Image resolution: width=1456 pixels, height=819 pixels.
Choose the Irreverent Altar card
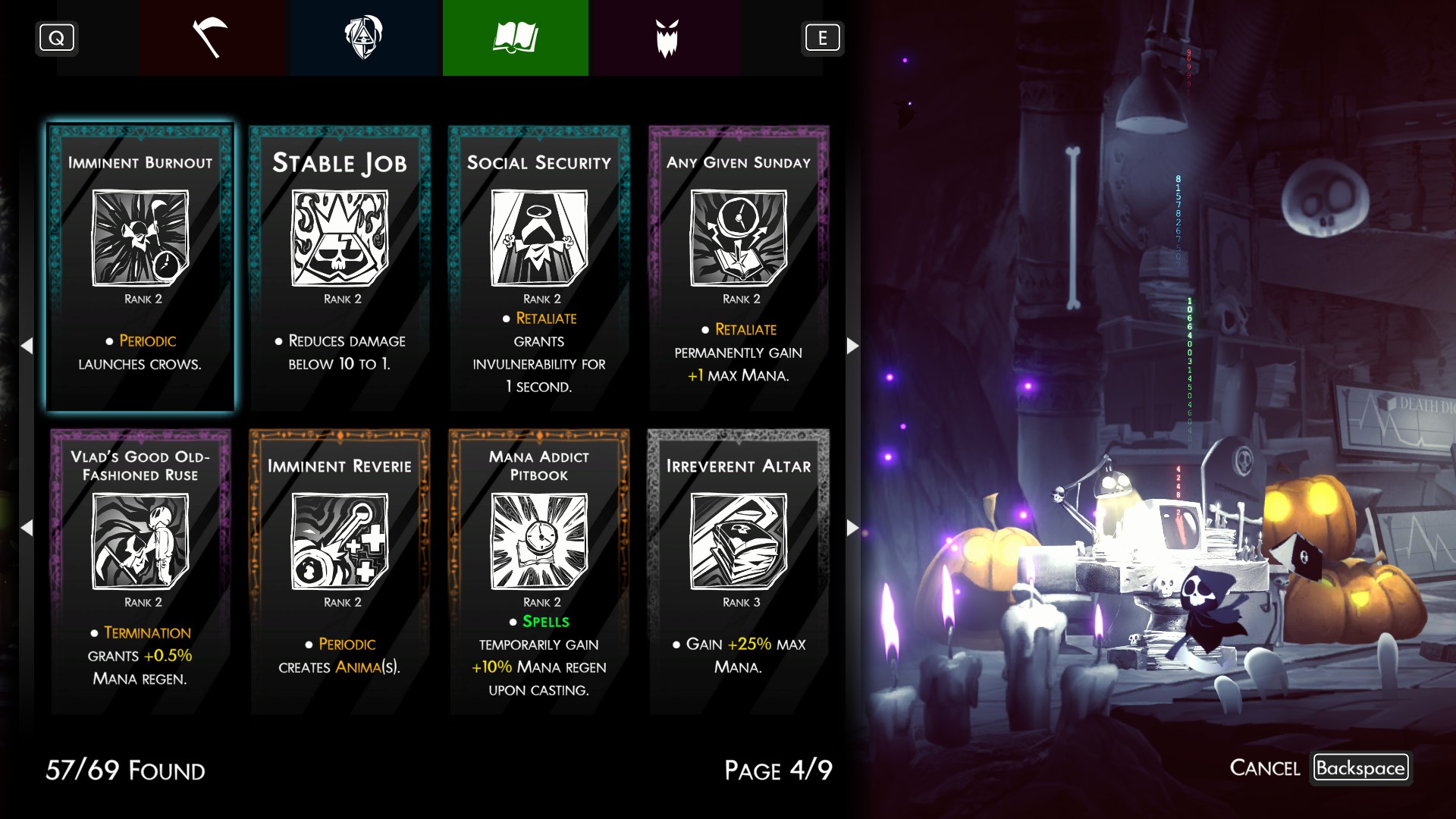click(x=739, y=571)
